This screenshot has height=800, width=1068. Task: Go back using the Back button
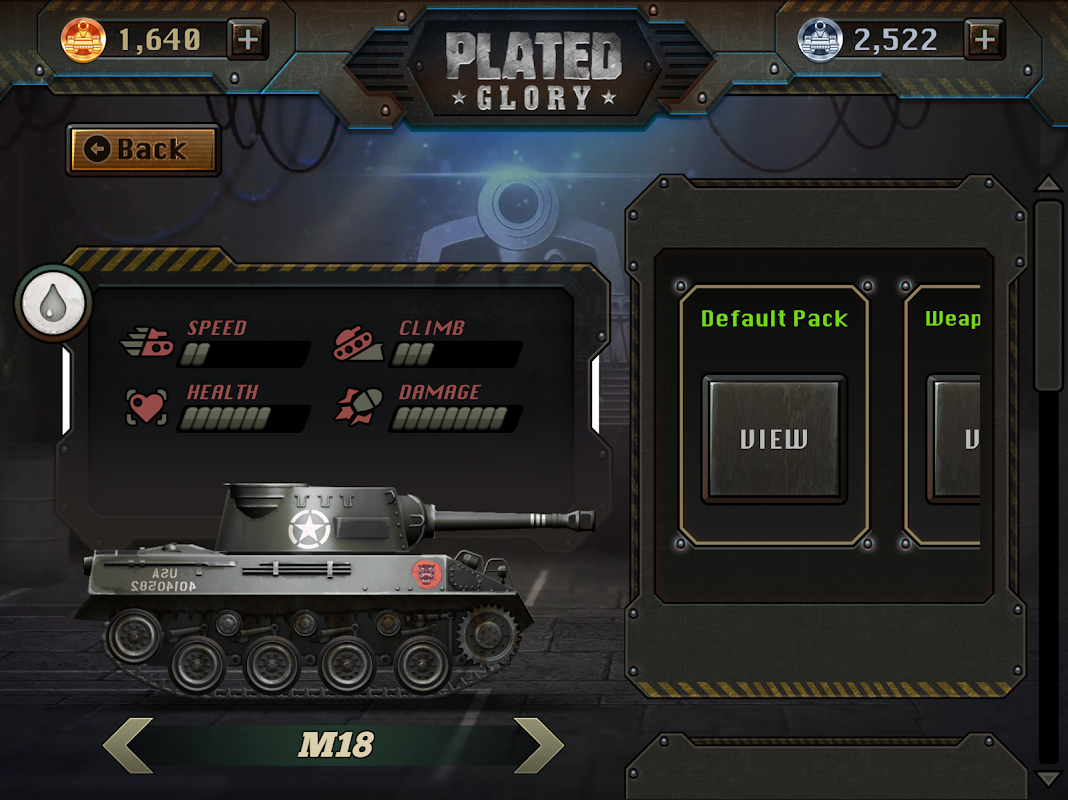point(143,150)
